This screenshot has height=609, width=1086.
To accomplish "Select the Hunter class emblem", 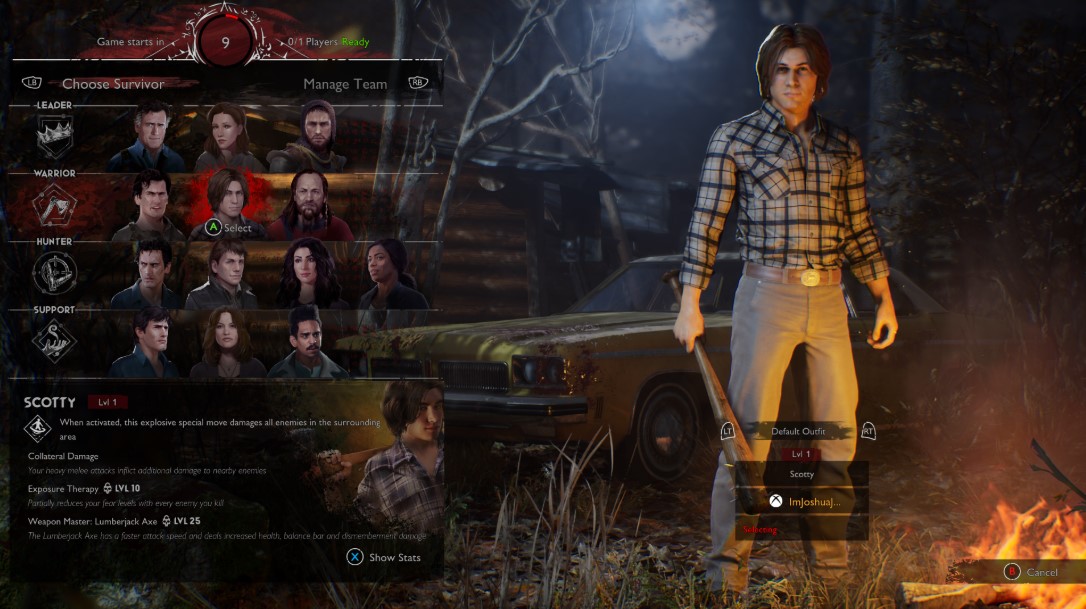I will (x=55, y=273).
